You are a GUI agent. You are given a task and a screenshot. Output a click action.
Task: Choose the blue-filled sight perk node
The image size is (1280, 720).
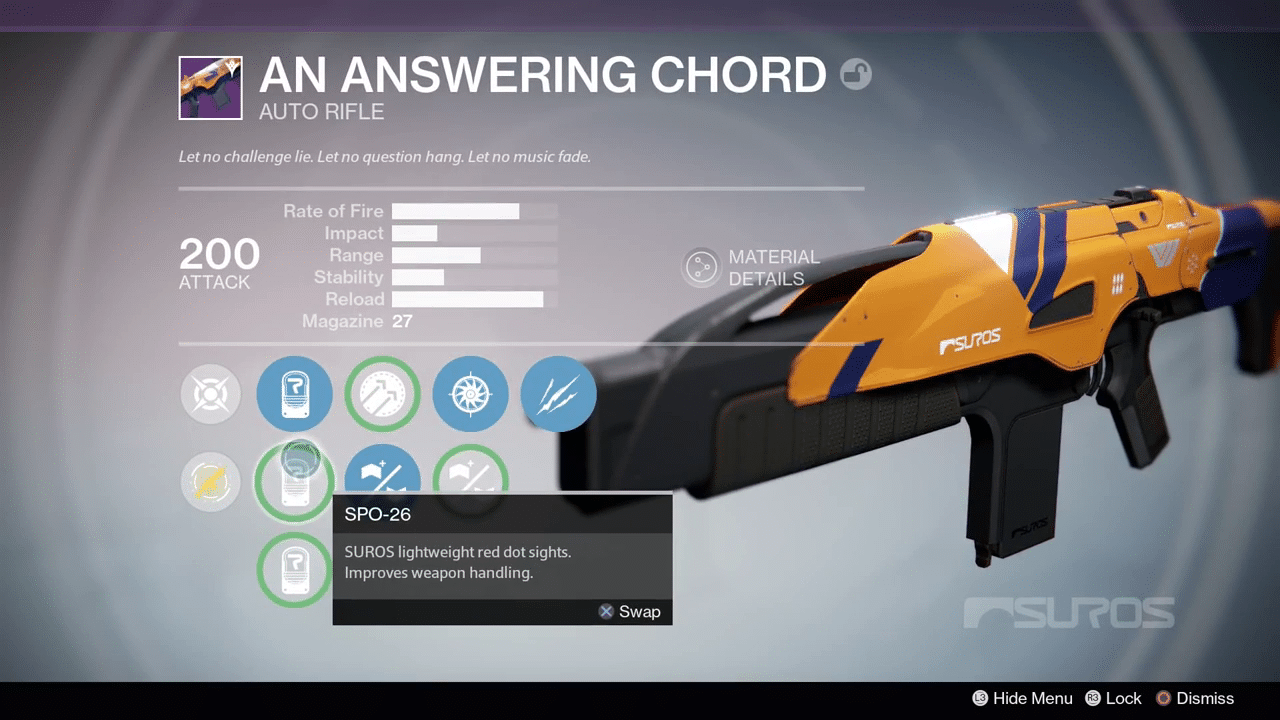coord(295,394)
